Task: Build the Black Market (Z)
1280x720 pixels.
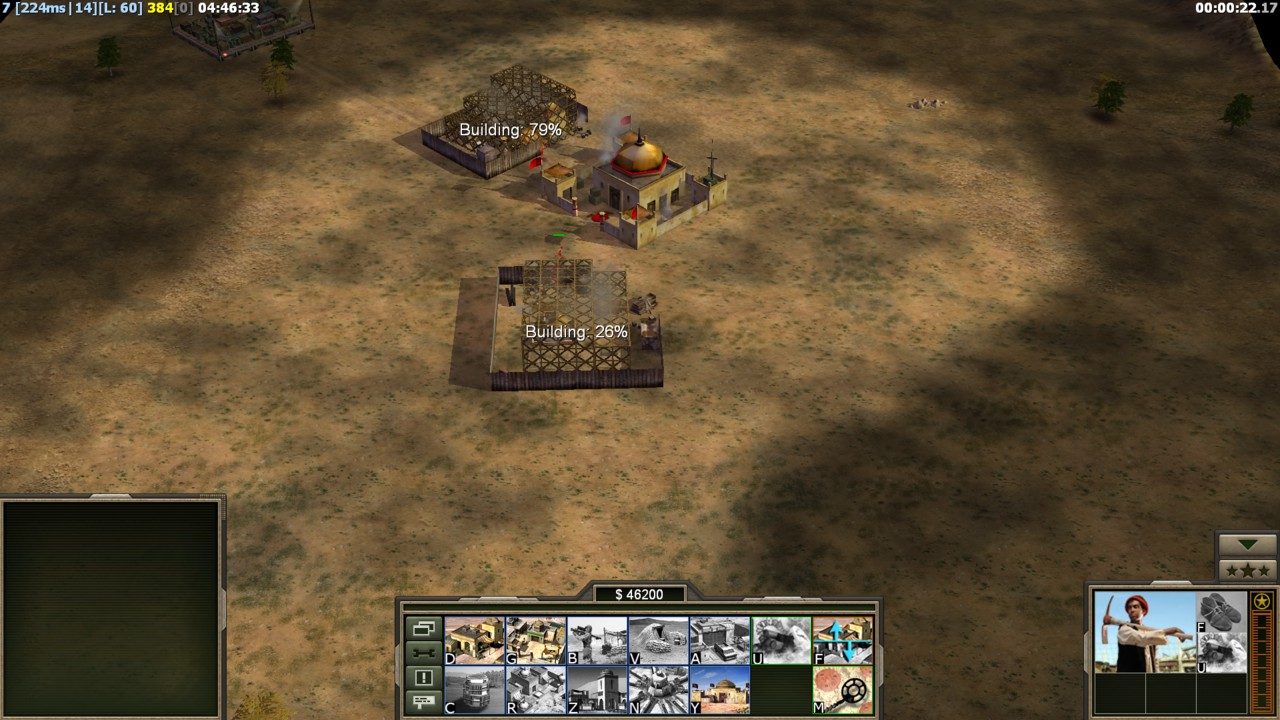Action: (597, 690)
